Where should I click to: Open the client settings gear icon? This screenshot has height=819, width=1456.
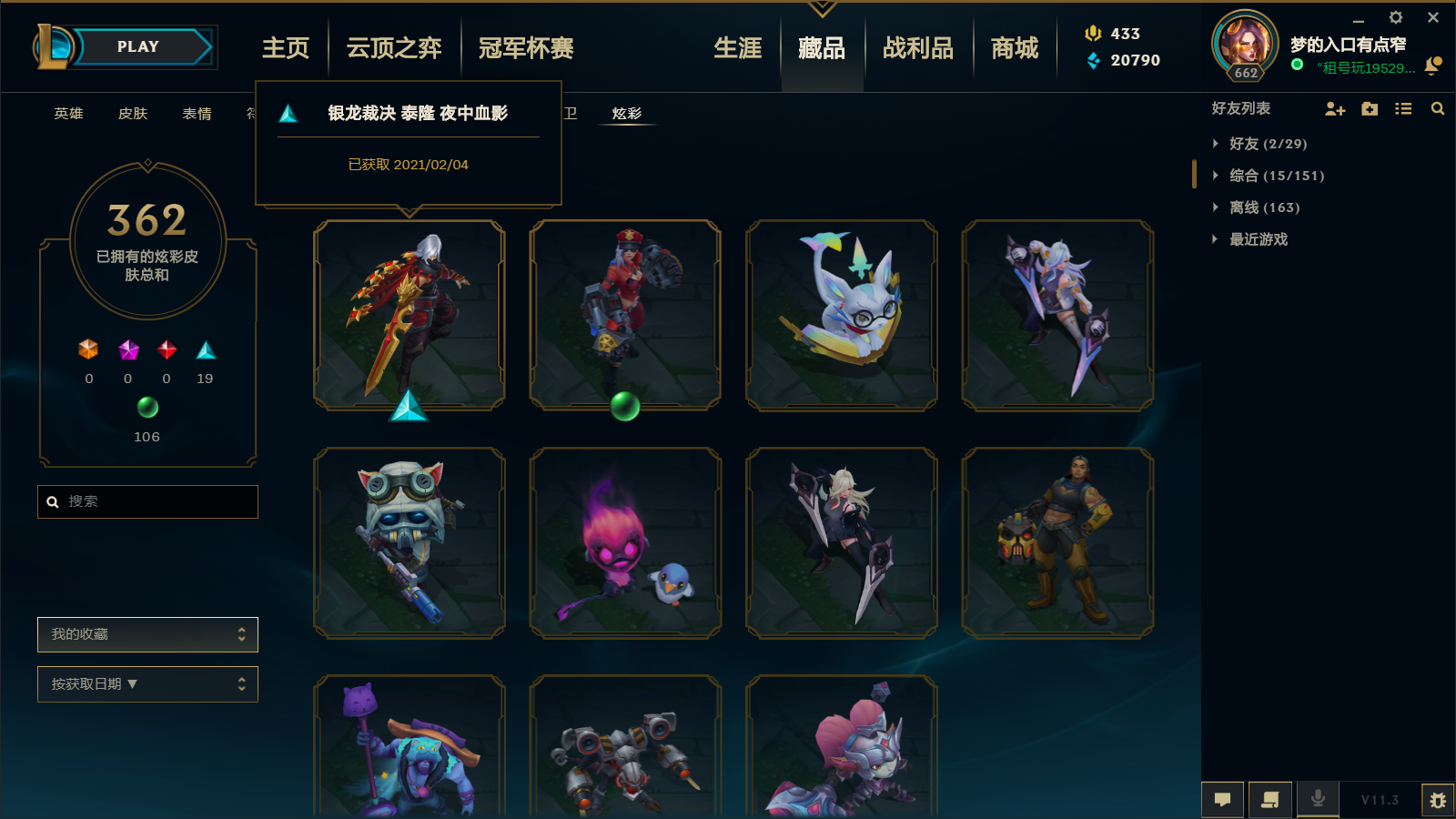pyautogui.click(x=1395, y=16)
